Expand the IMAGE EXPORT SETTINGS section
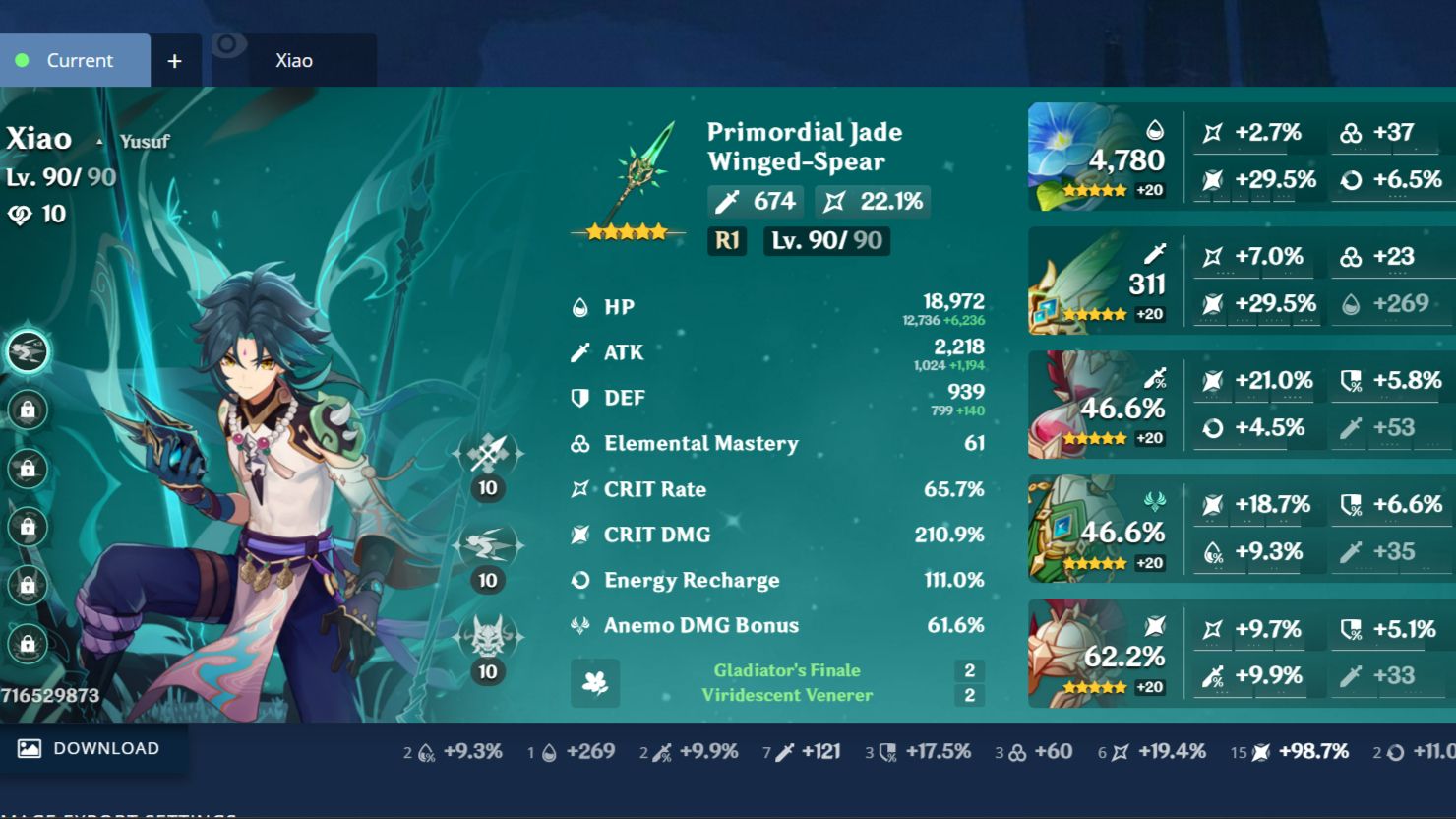Image resolution: width=1456 pixels, height=819 pixels. [118, 814]
